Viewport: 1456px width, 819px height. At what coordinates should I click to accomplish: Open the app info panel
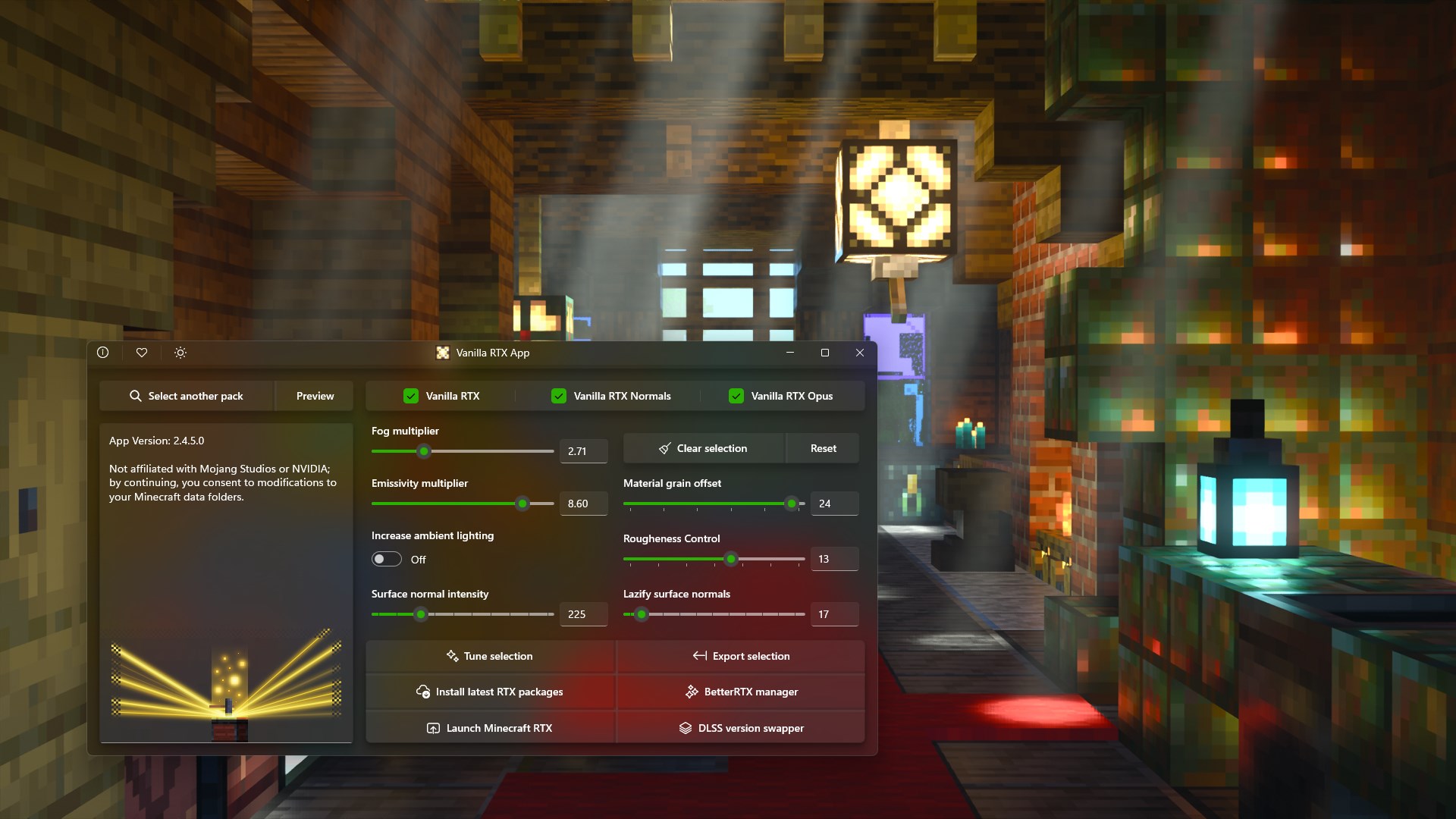[103, 353]
